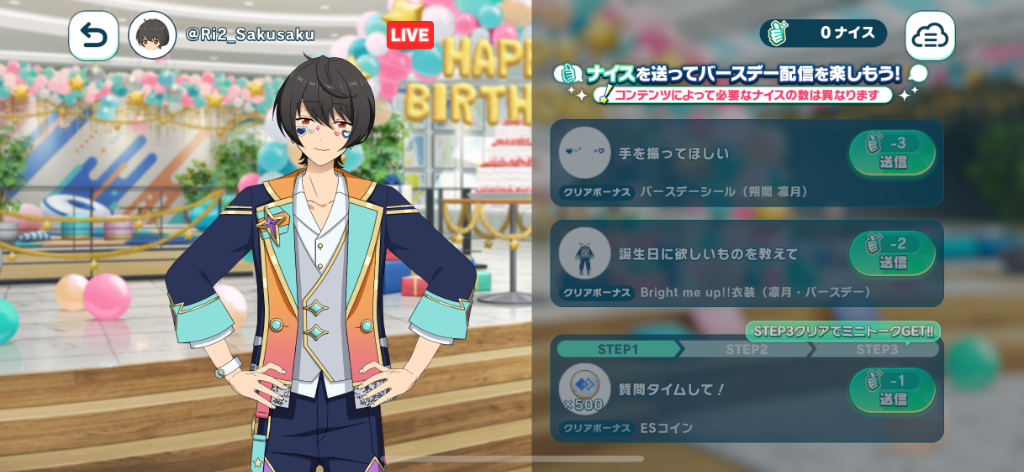Send 2 nices for 誕生日に欲しいものを教えて
This screenshot has width=1024, height=472.
(x=892, y=253)
